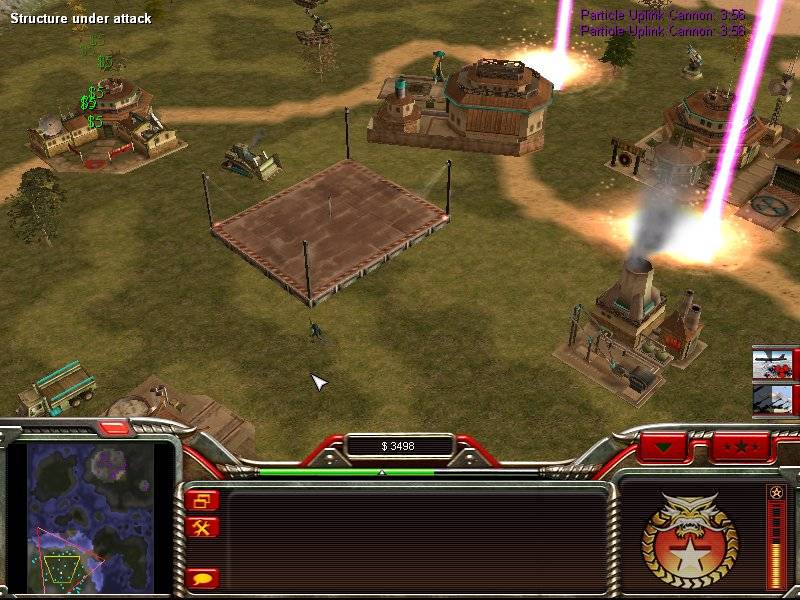Hide the control bar with the down-arrow button
Screen dimensions: 800x600
[664, 445]
